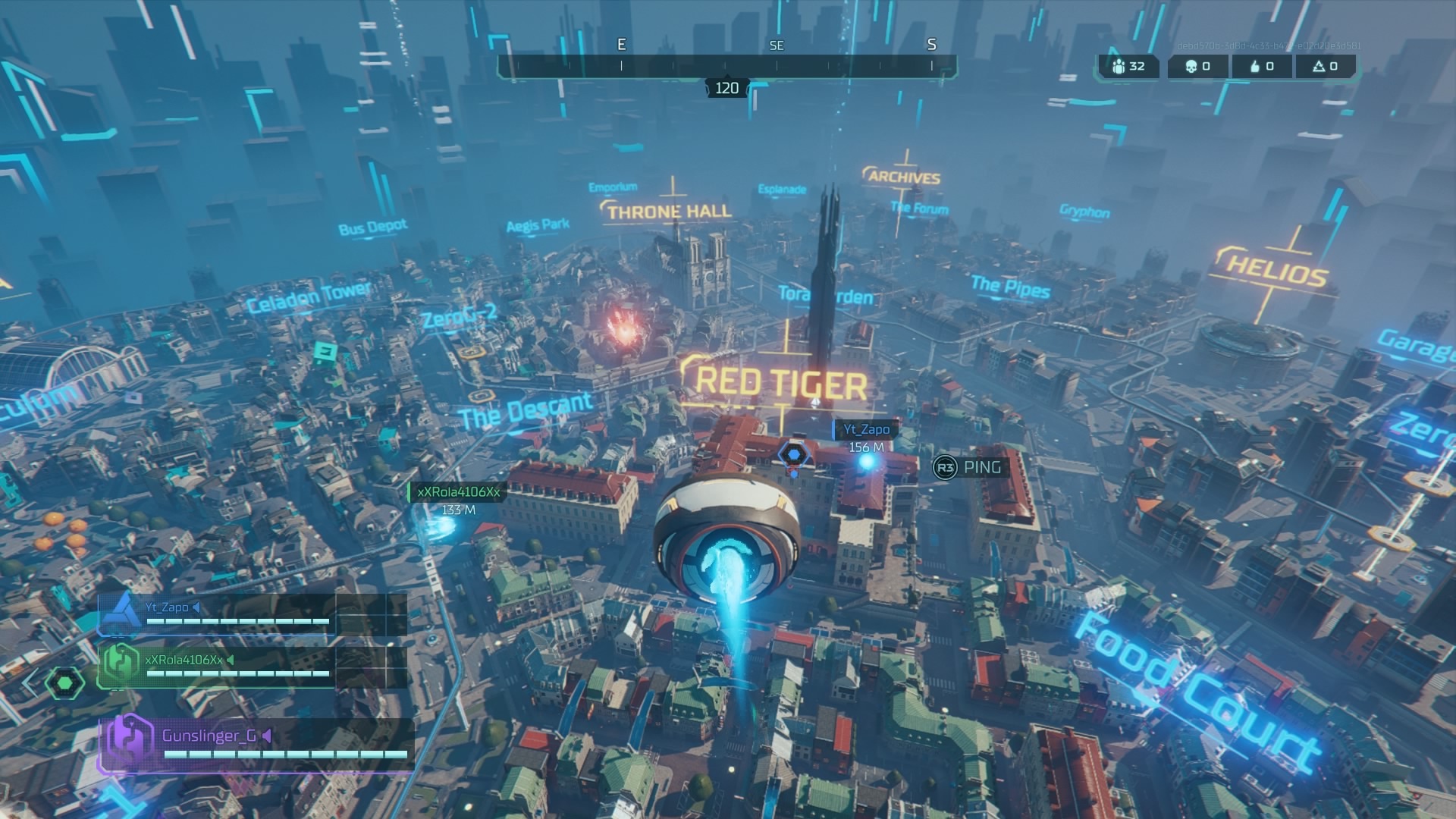Click the Bus Depot district label
The height and width of the screenshot is (819, 1456).
(372, 227)
